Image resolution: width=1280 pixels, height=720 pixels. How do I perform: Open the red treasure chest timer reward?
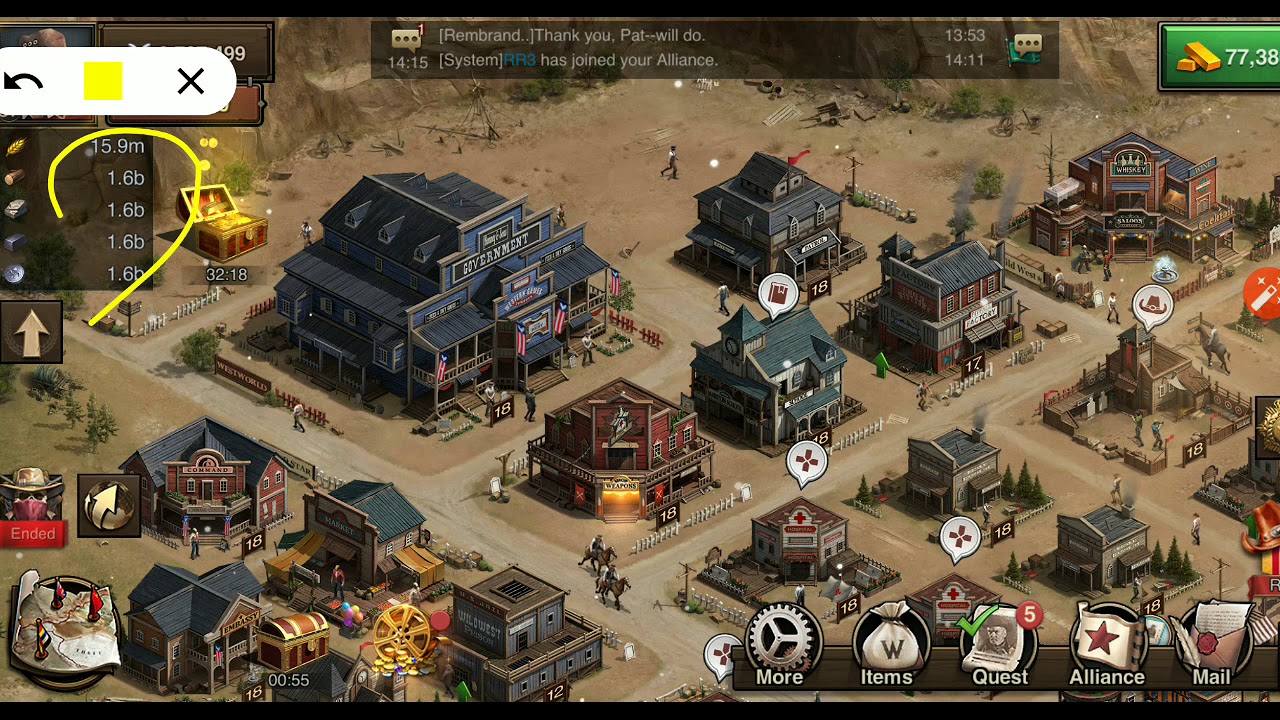pyautogui.click(x=292, y=642)
